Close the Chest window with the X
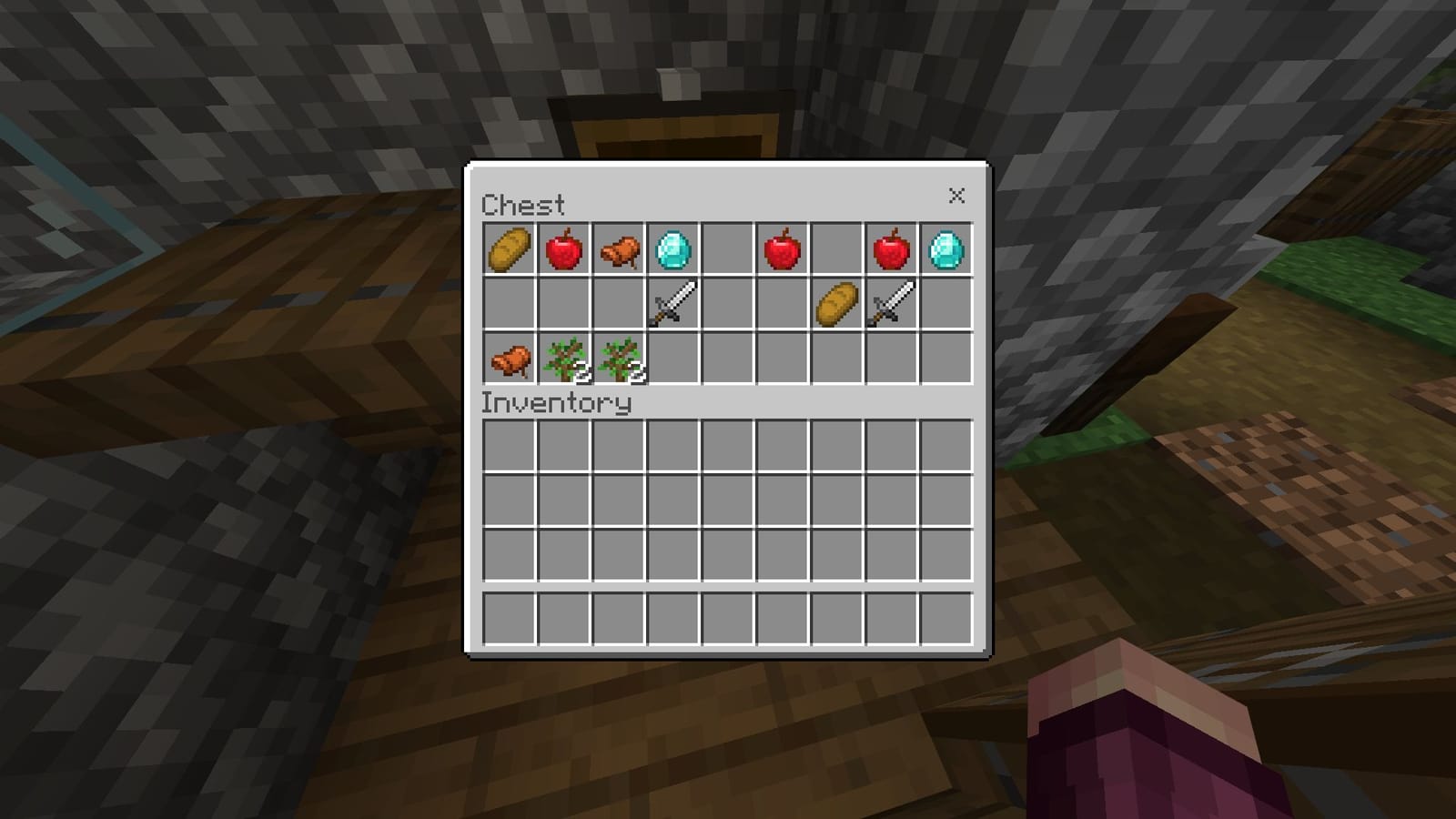1456x819 pixels. [x=957, y=196]
